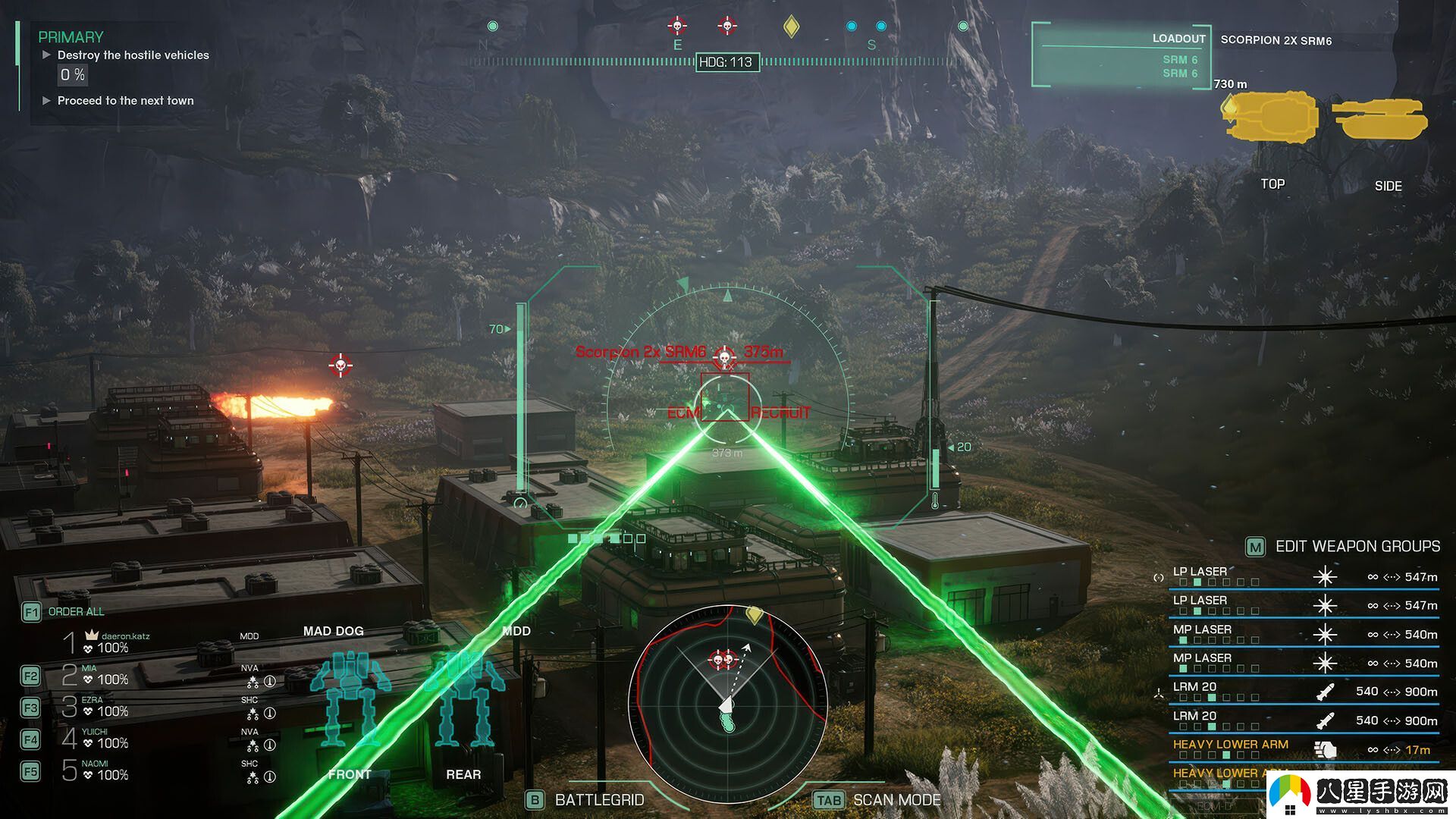Open the Battlegrid

pos(598,800)
